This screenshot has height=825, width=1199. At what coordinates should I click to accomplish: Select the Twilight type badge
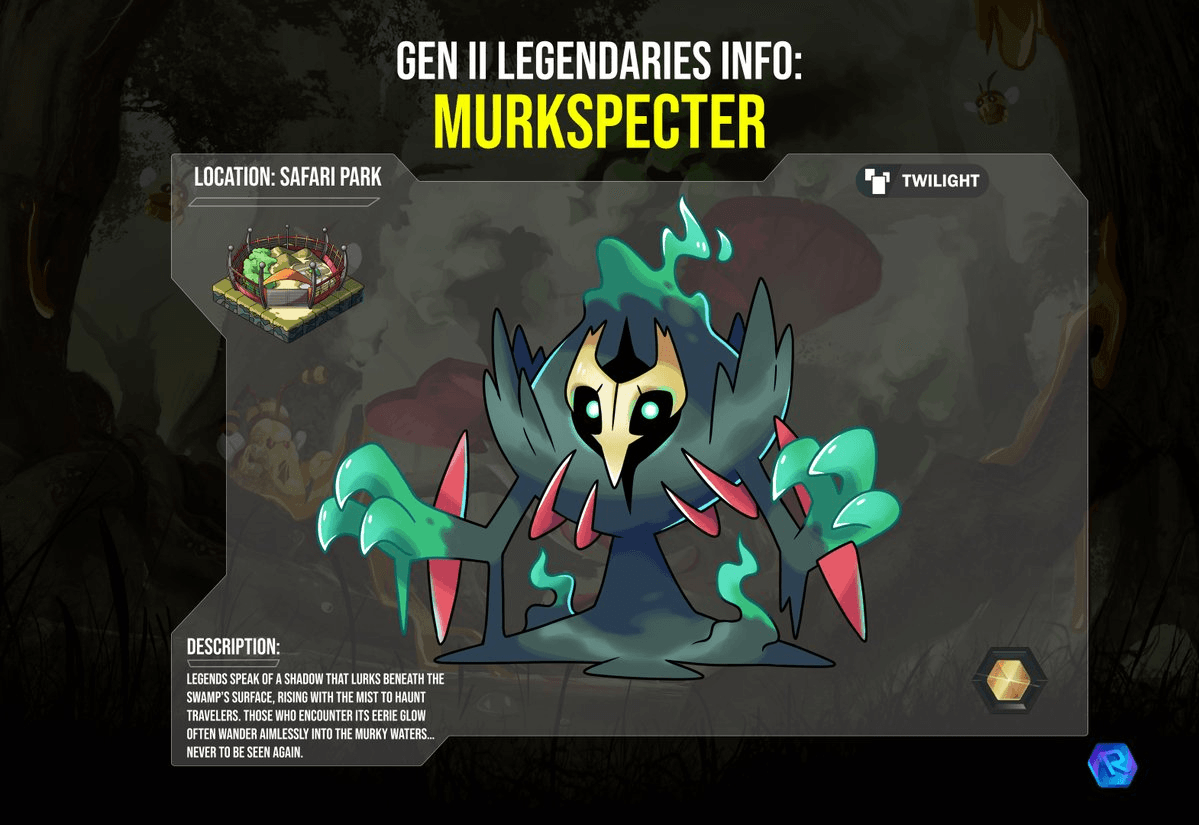coord(922,181)
